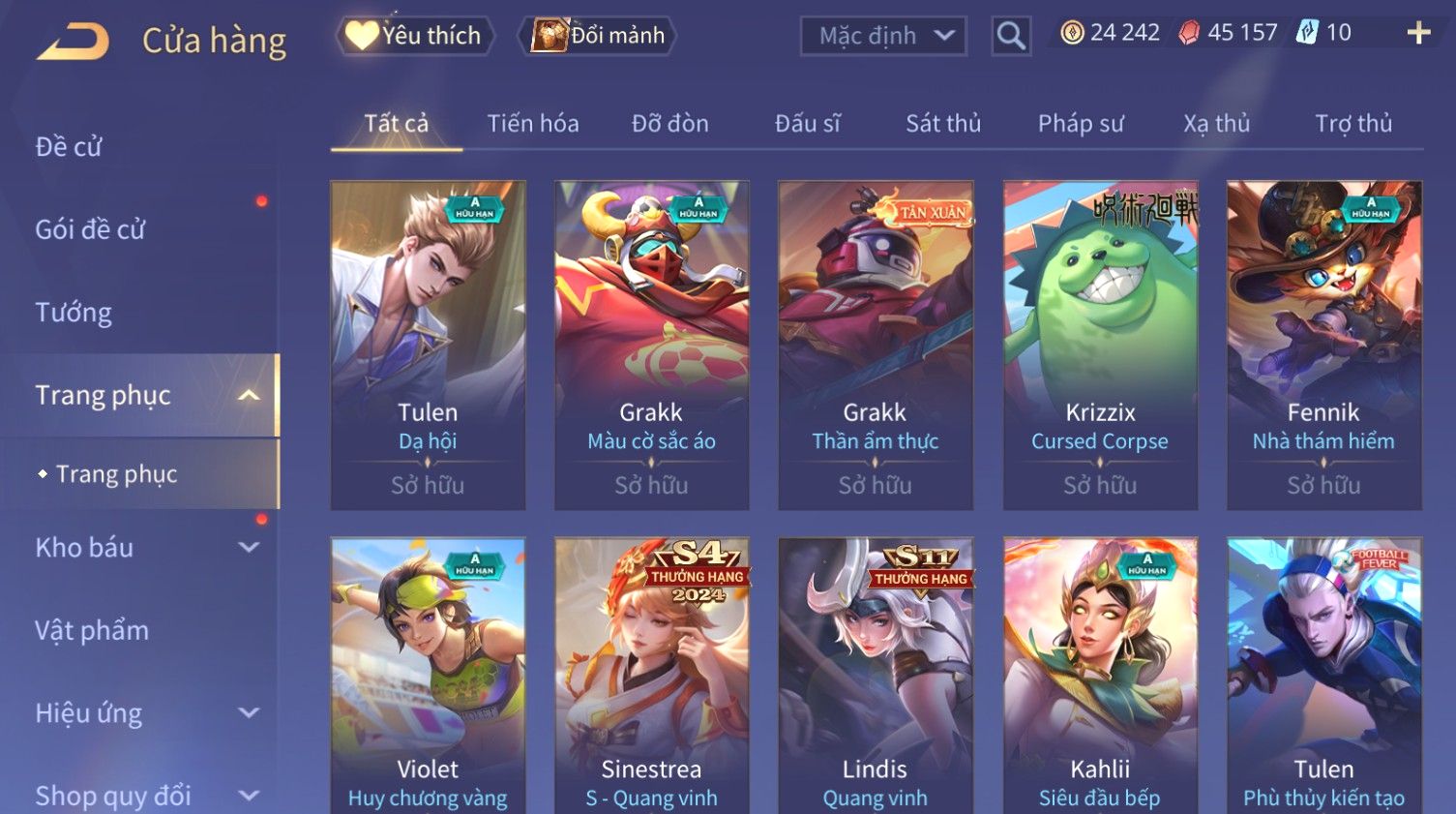Go back using the golden arrow
This screenshot has width=1456, height=814.
[74, 42]
